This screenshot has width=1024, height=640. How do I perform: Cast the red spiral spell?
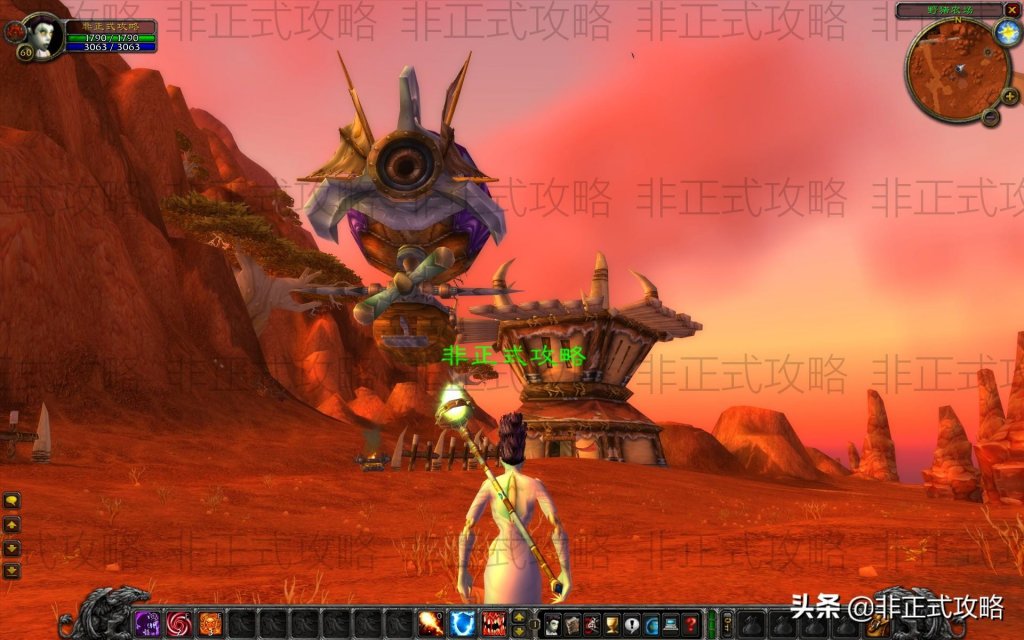pyautogui.click(x=178, y=623)
